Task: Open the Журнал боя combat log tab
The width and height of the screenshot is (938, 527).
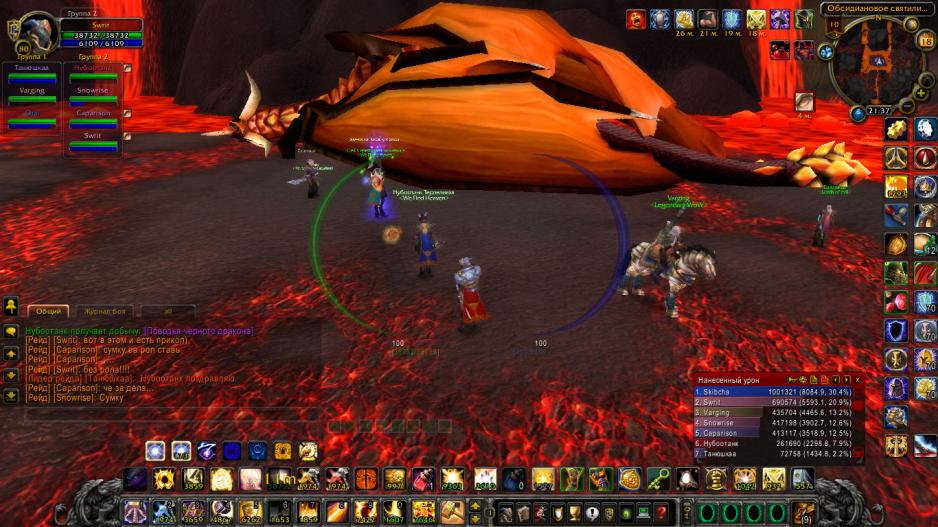Action: [x=106, y=311]
